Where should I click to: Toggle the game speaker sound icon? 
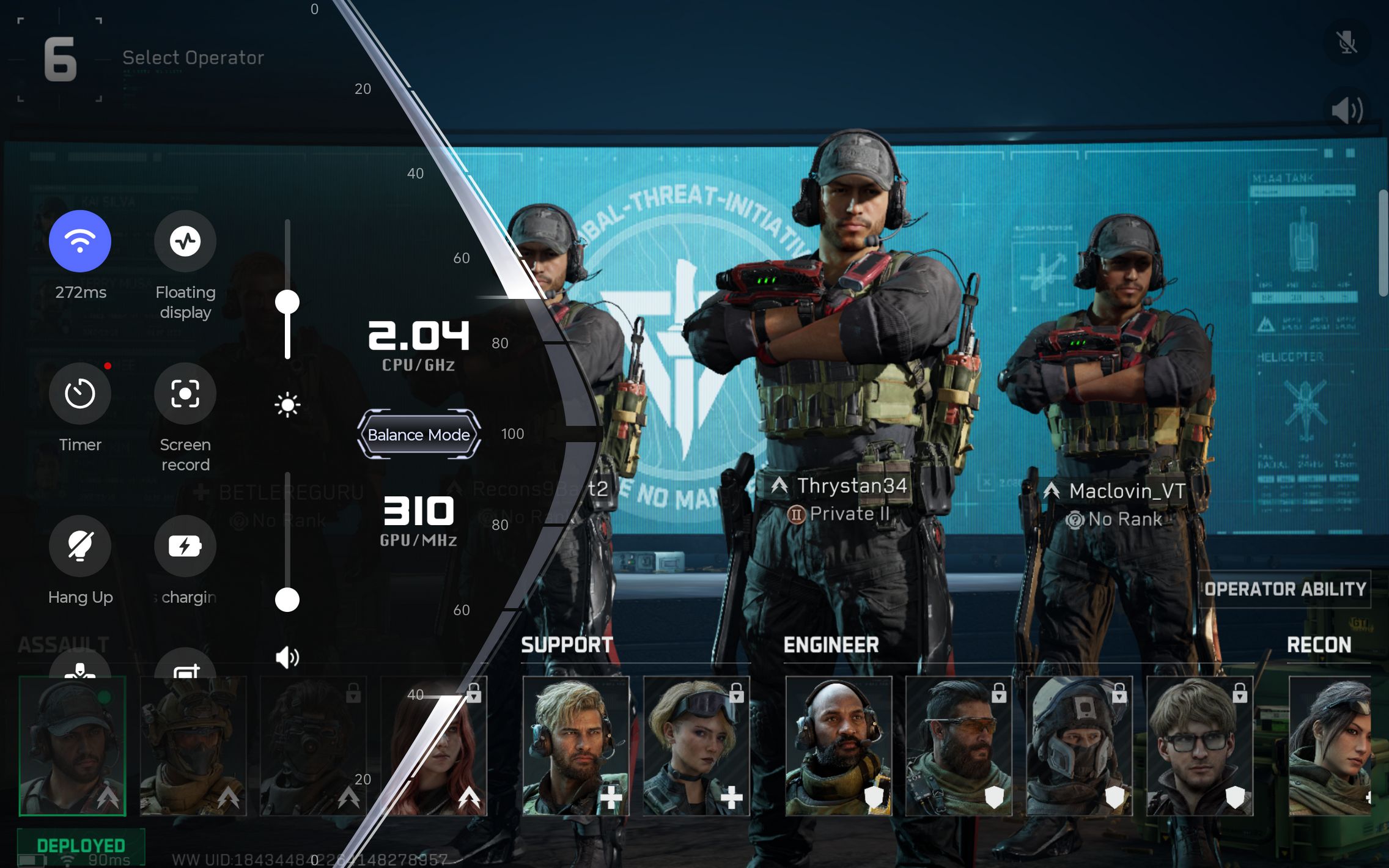point(1347,111)
